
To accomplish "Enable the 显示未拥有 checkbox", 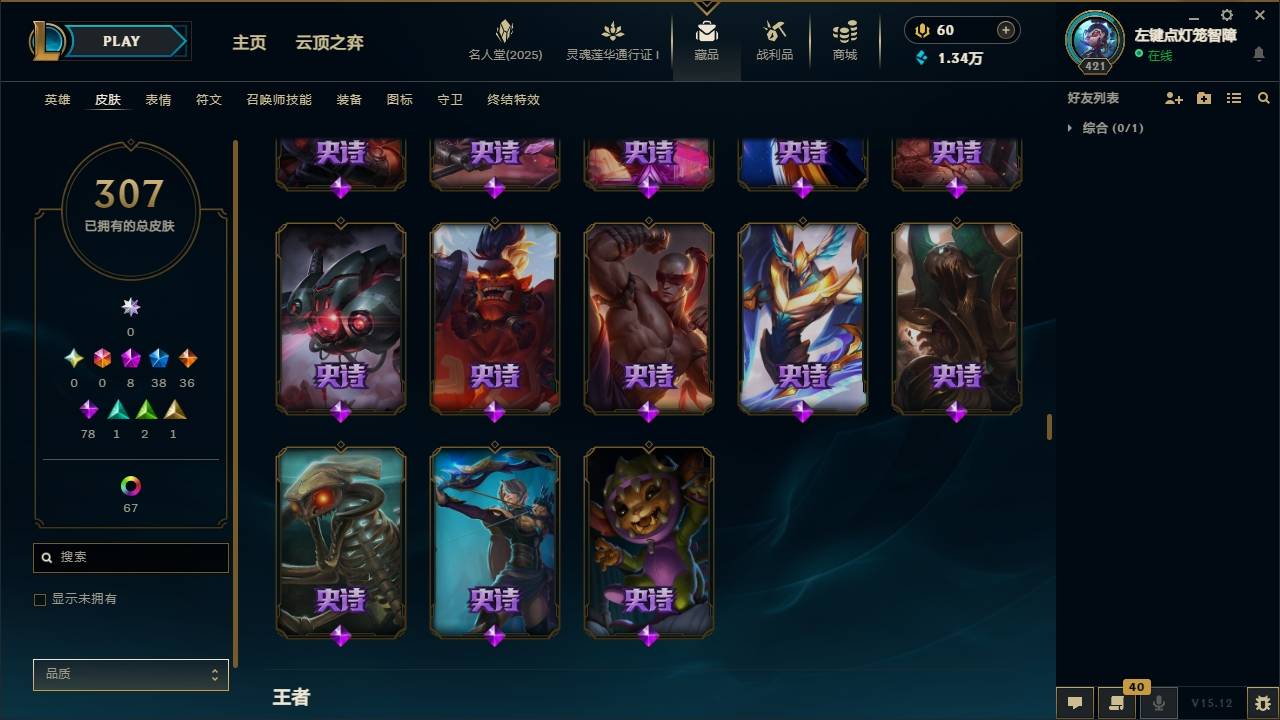I will click(x=40, y=599).
